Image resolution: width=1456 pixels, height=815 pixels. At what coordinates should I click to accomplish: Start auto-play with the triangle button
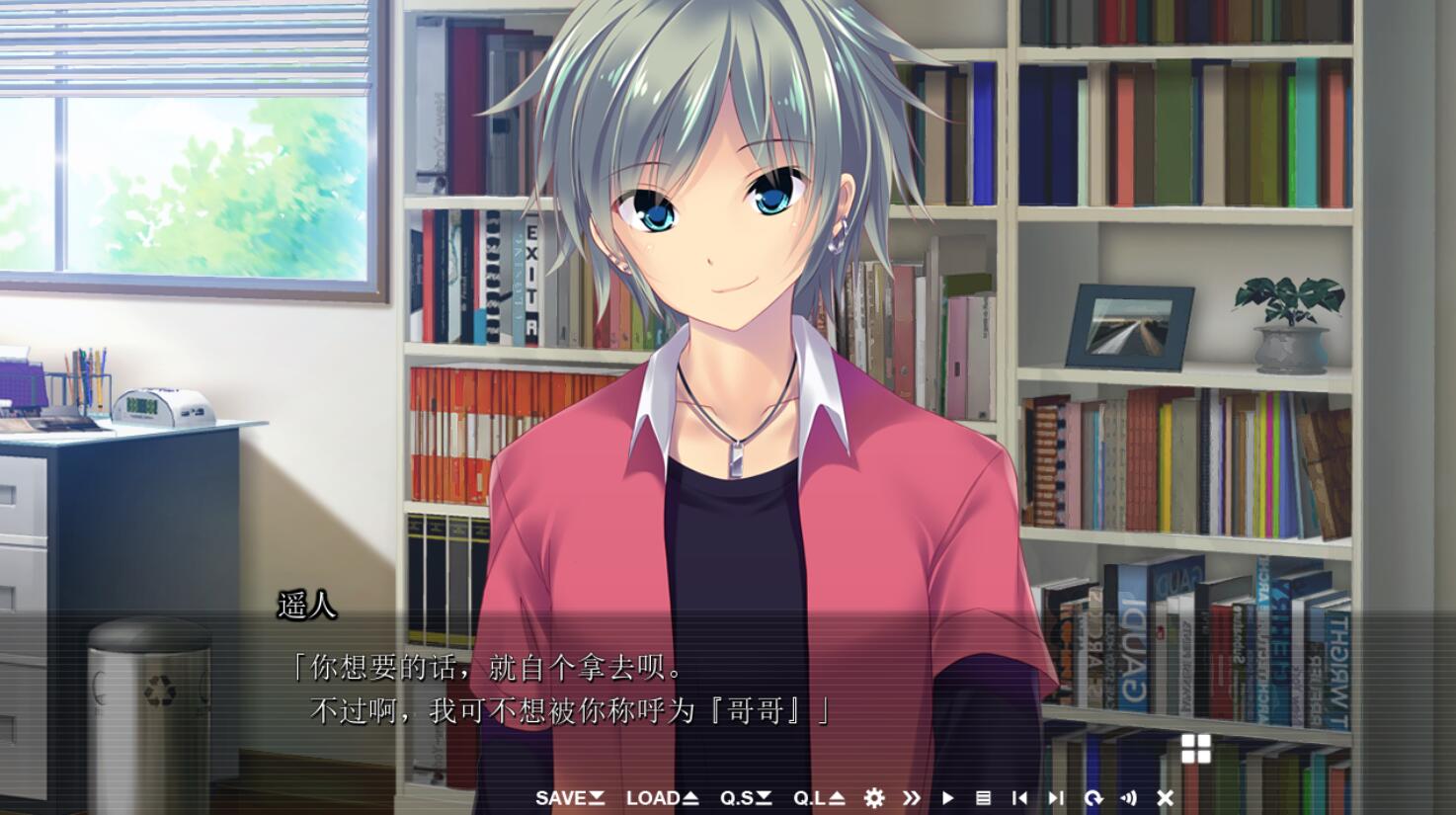click(x=947, y=798)
